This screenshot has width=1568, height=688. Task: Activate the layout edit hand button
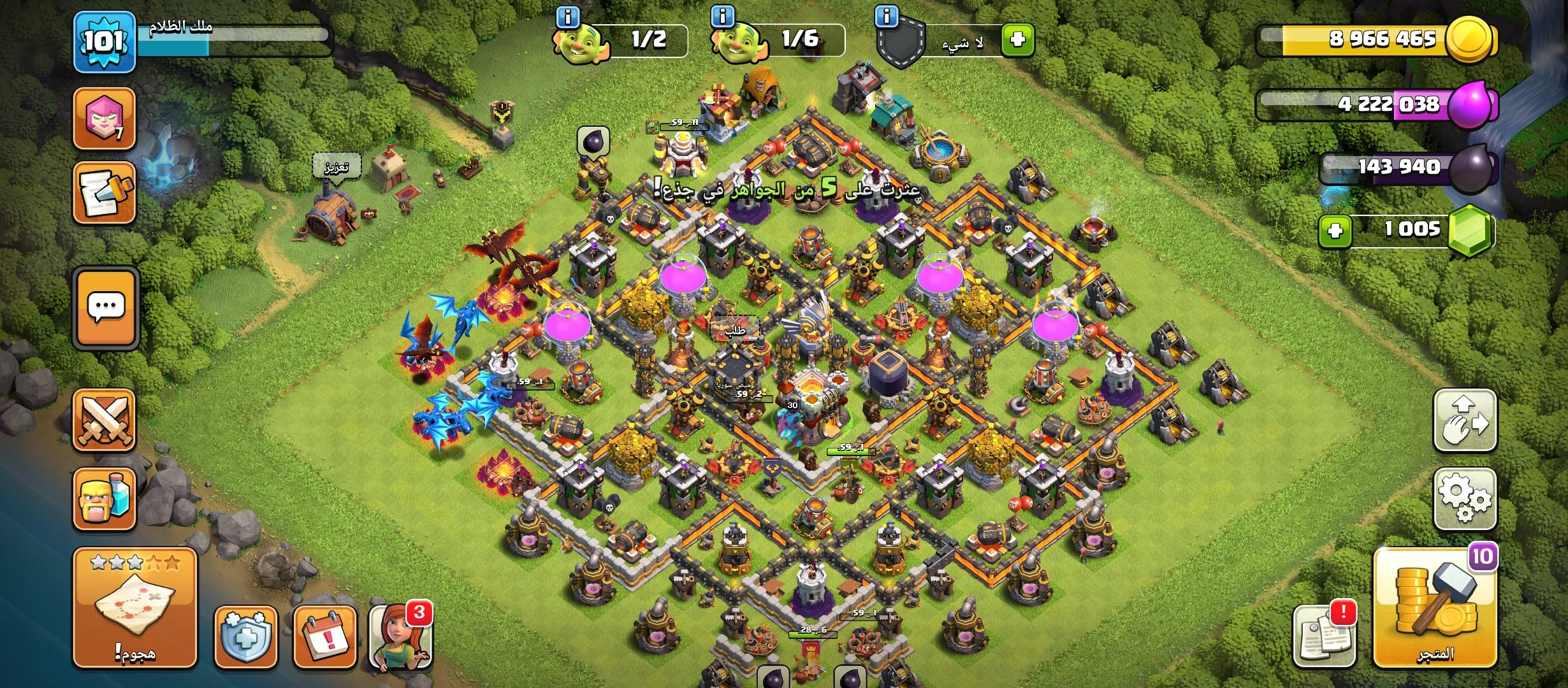pyautogui.click(x=1465, y=420)
